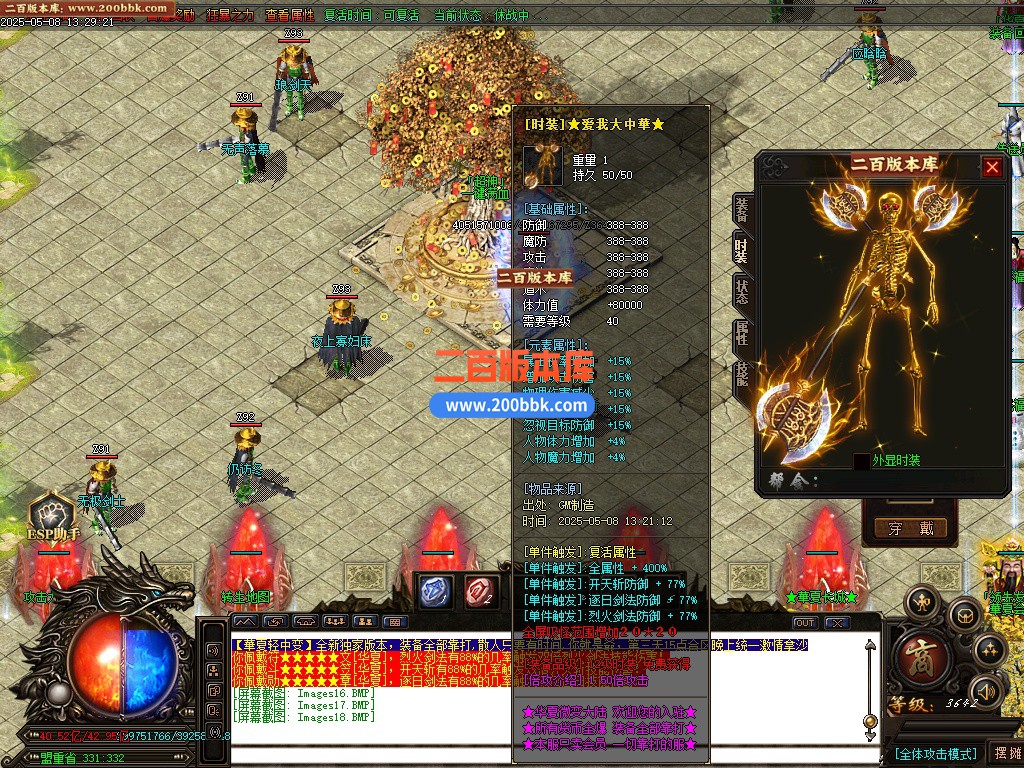This screenshot has height=768, width=1024.
Task: Switch to the 装备 equipment tab
Action: [x=742, y=211]
